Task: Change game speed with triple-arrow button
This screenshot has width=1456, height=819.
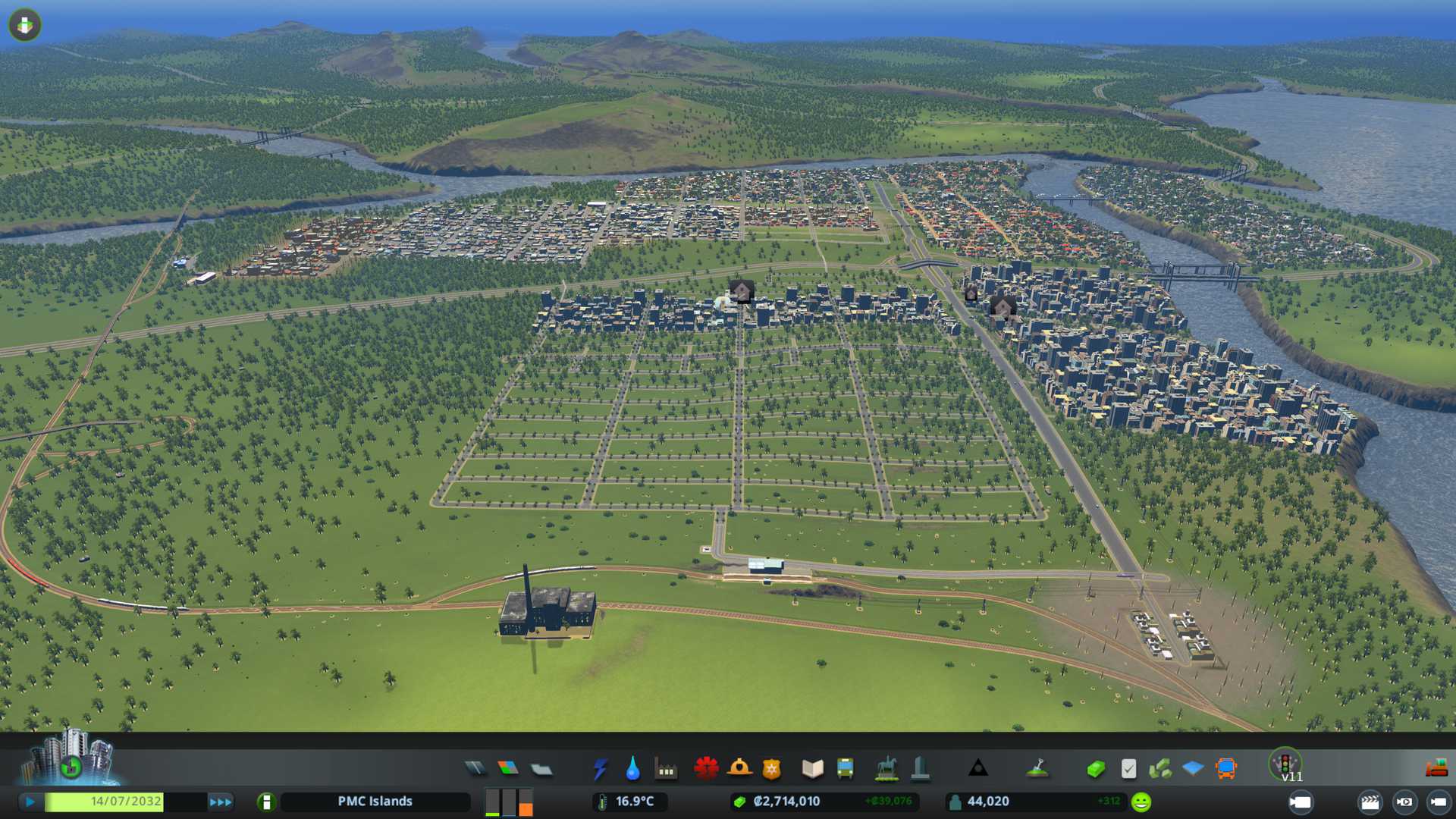Action: tap(221, 802)
